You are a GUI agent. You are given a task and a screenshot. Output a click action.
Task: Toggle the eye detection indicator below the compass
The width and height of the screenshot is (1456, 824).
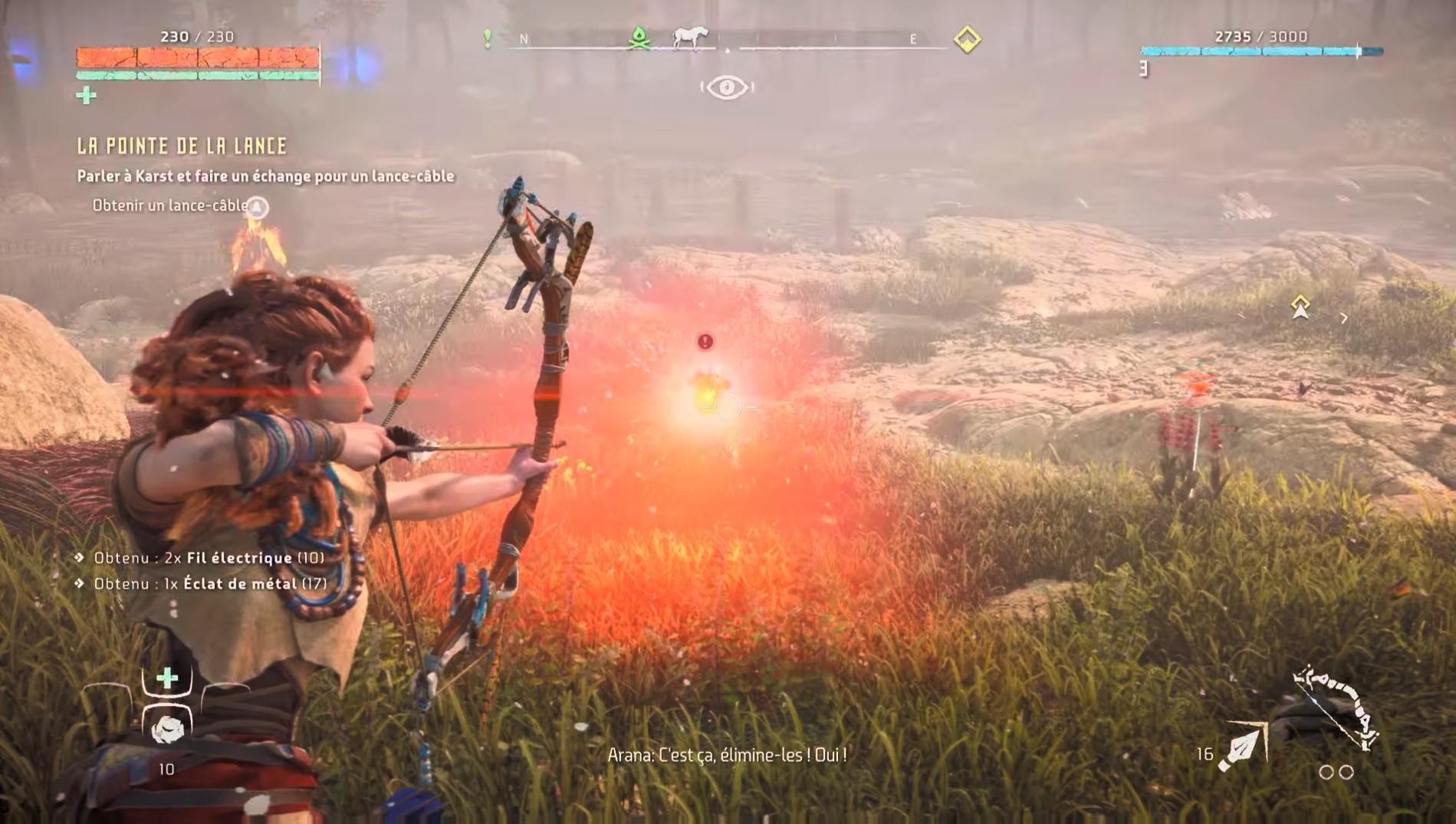point(727,87)
